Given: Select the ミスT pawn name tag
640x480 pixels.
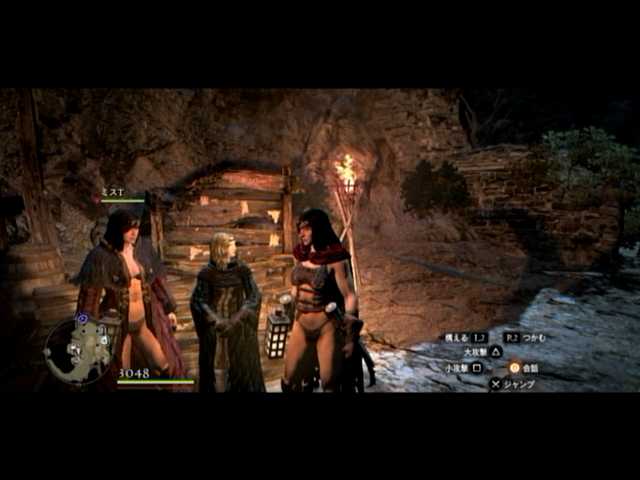Looking at the screenshot, I should click(x=112, y=191).
